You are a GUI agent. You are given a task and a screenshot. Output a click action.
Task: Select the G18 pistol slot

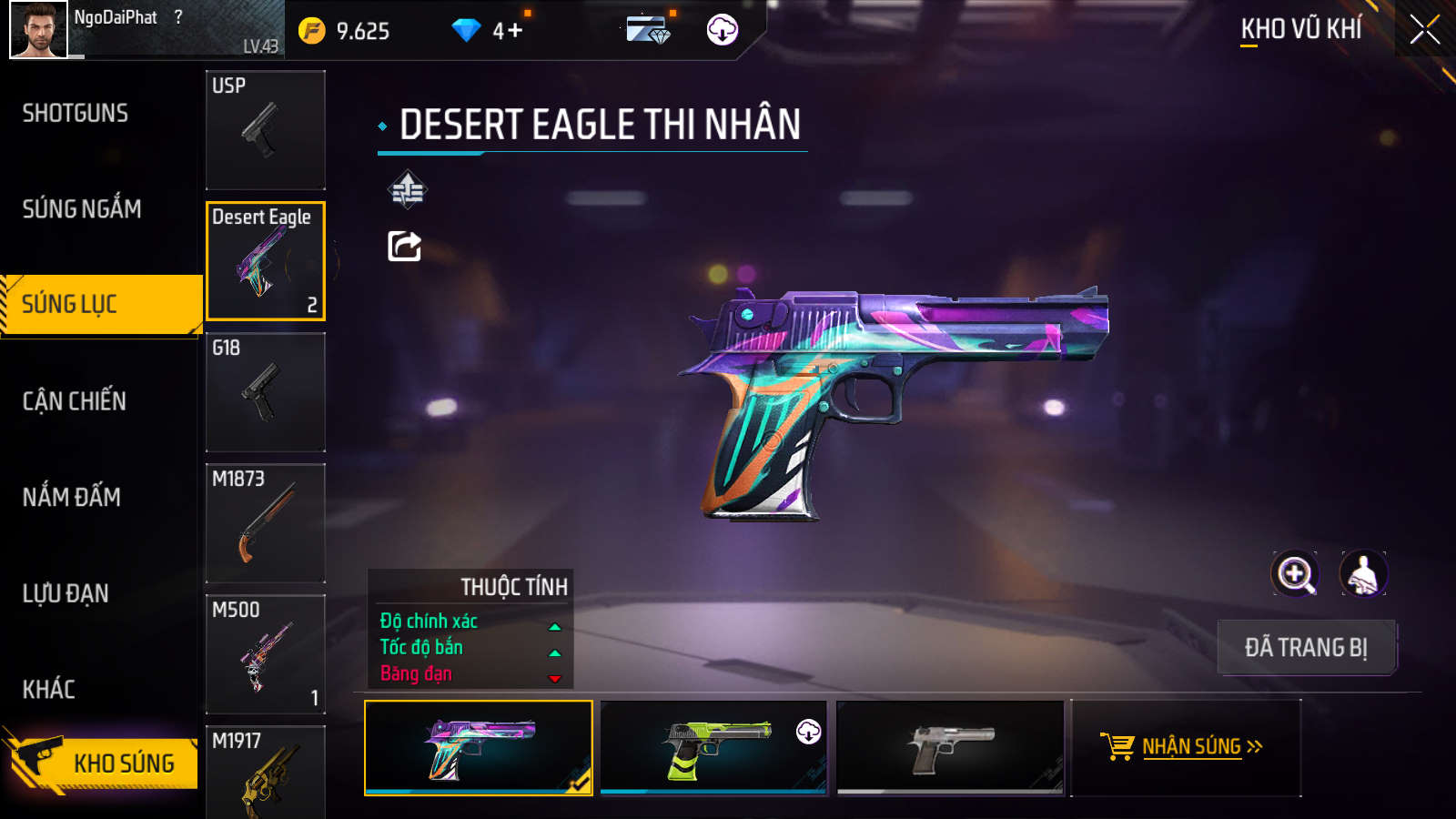pyautogui.click(x=266, y=392)
